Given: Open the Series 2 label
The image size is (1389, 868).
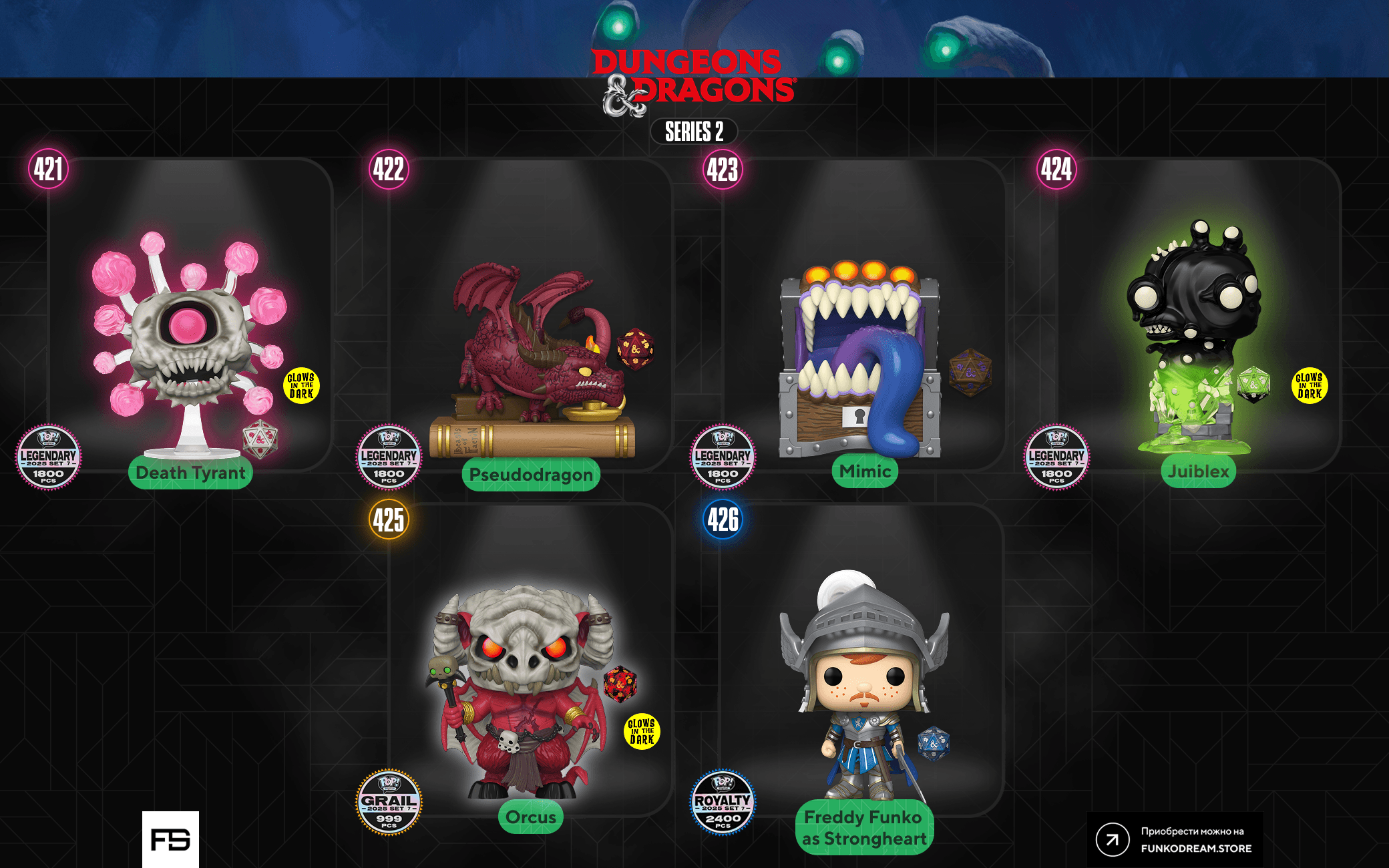Looking at the screenshot, I should [x=694, y=132].
